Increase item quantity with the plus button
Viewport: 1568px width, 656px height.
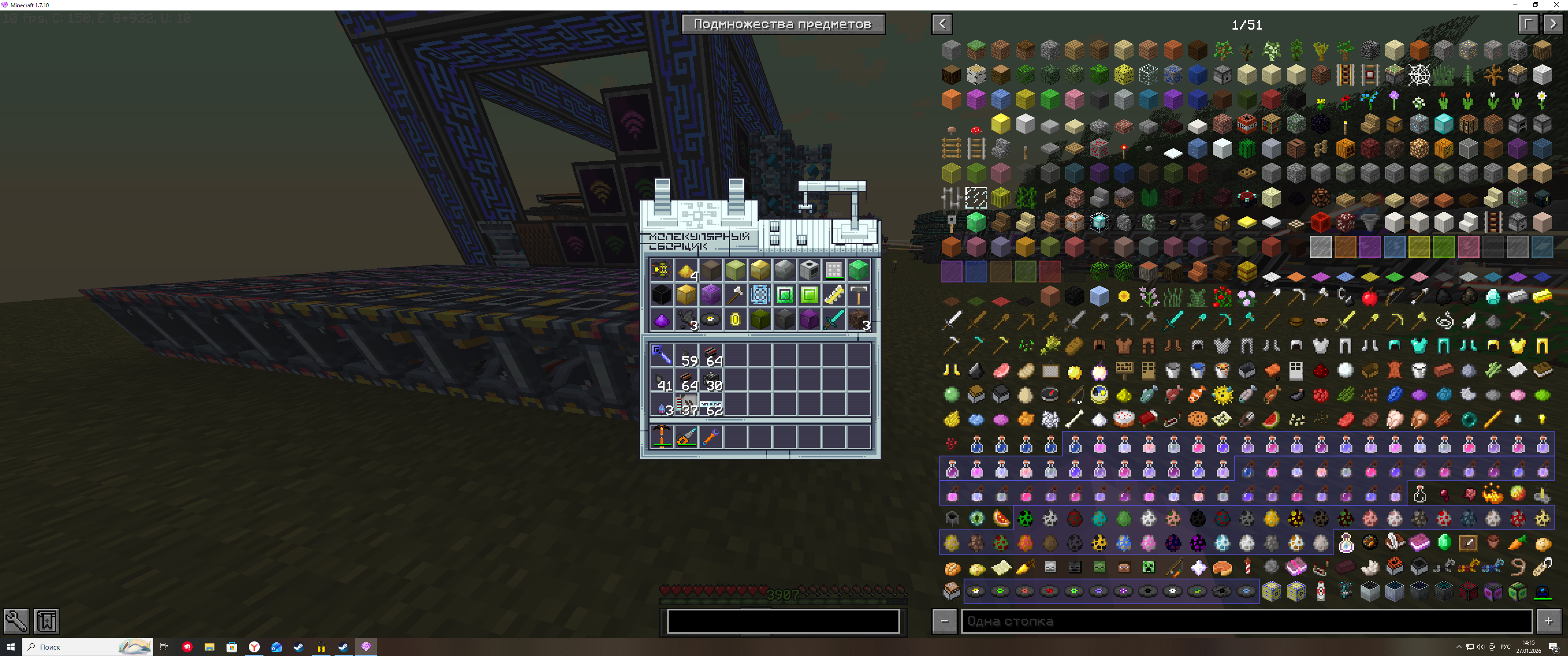point(1548,621)
